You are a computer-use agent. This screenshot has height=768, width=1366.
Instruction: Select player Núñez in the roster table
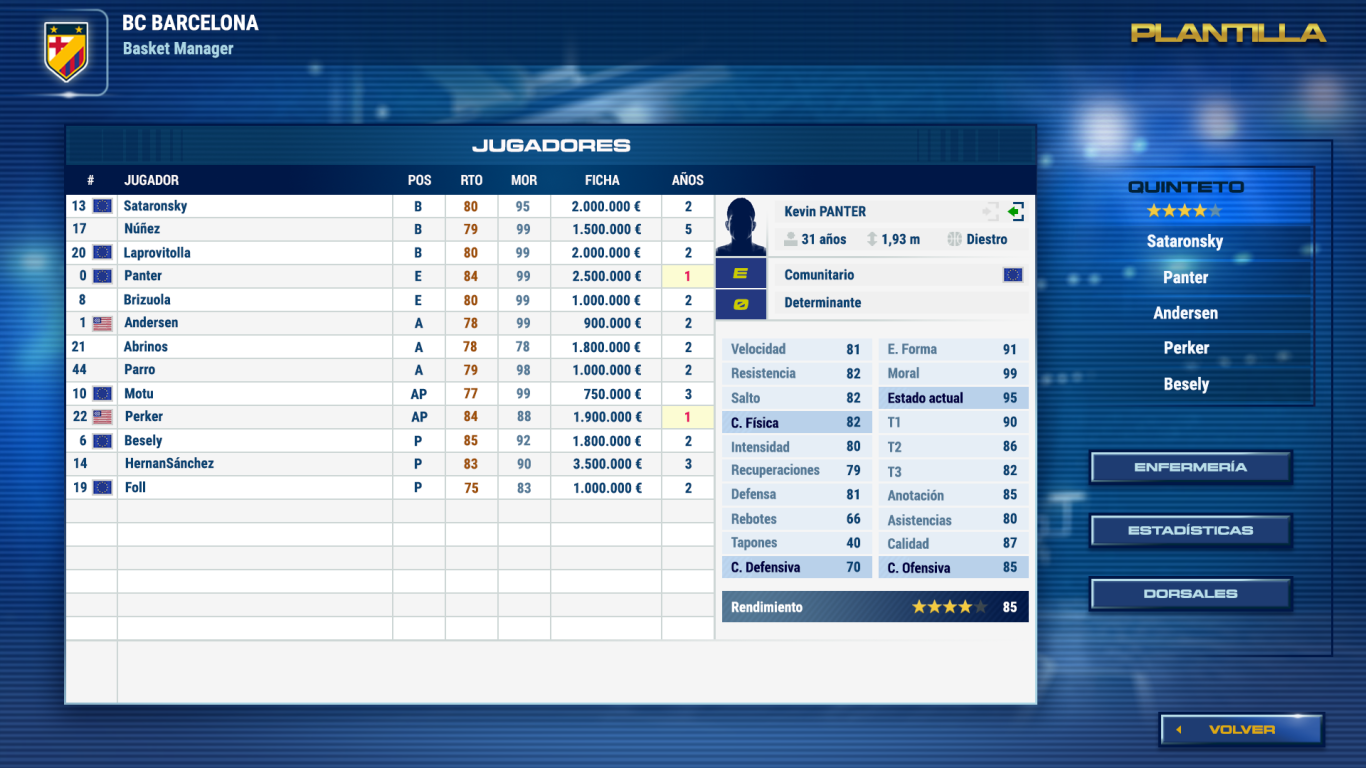[142, 229]
